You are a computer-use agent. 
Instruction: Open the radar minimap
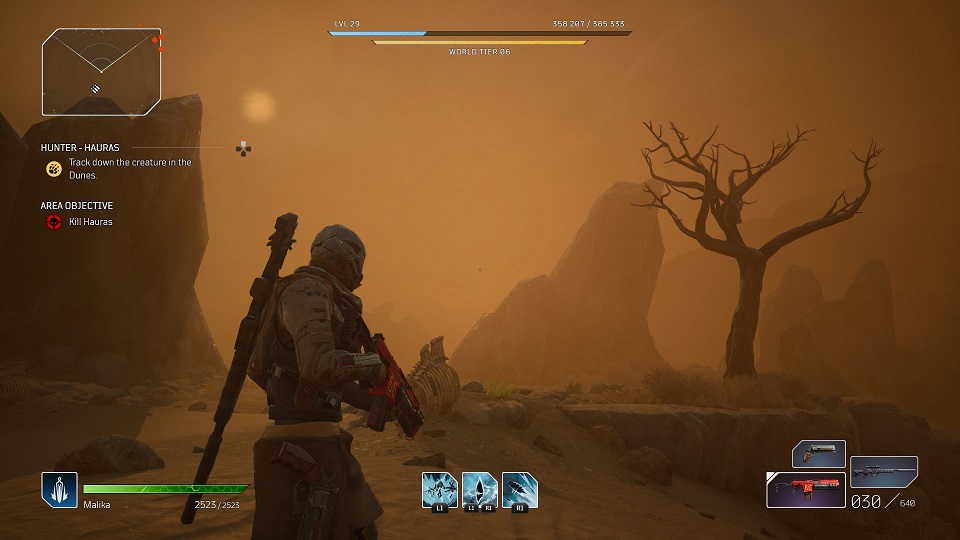(x=101, y=71)
